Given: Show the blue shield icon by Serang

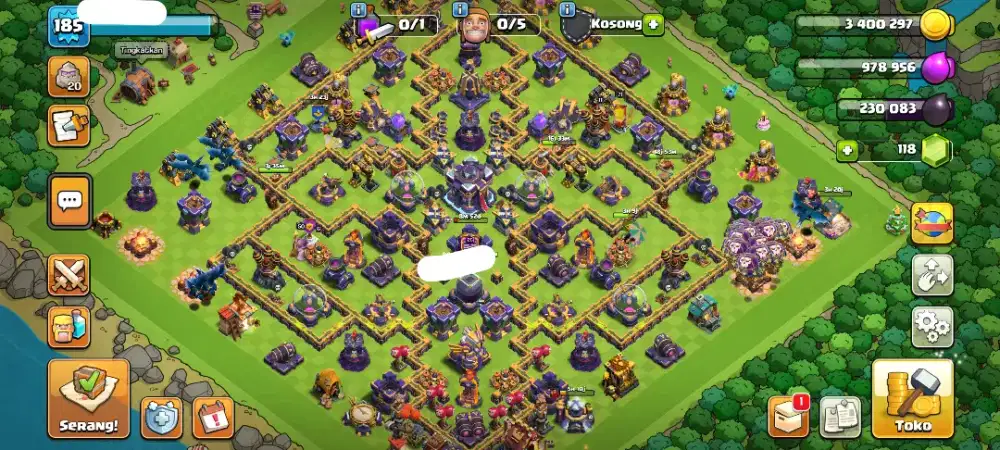Looking at the screenshot, I should pos(161,417).
